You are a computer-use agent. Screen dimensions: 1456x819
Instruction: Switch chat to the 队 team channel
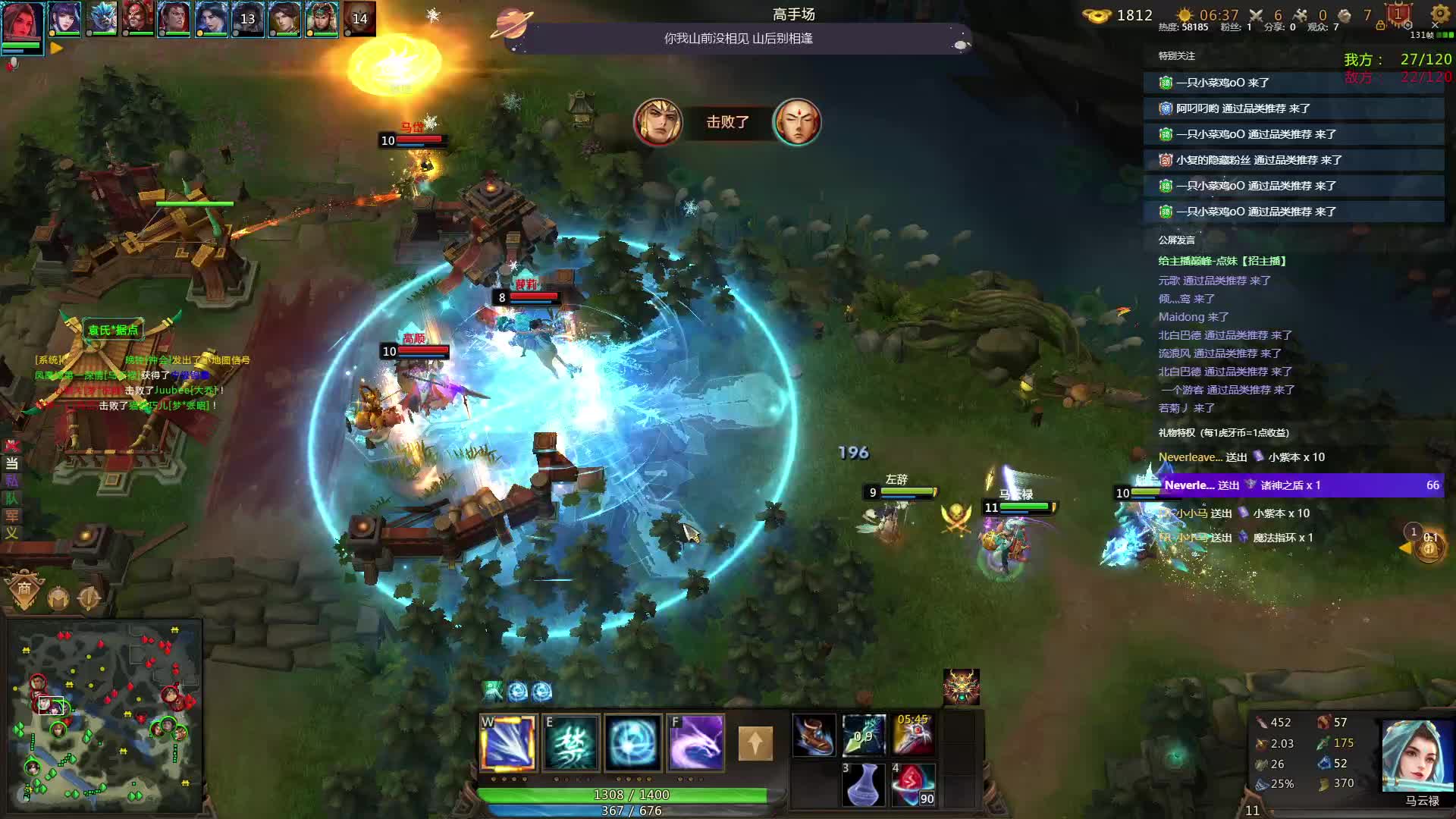[x=12, y=498]
